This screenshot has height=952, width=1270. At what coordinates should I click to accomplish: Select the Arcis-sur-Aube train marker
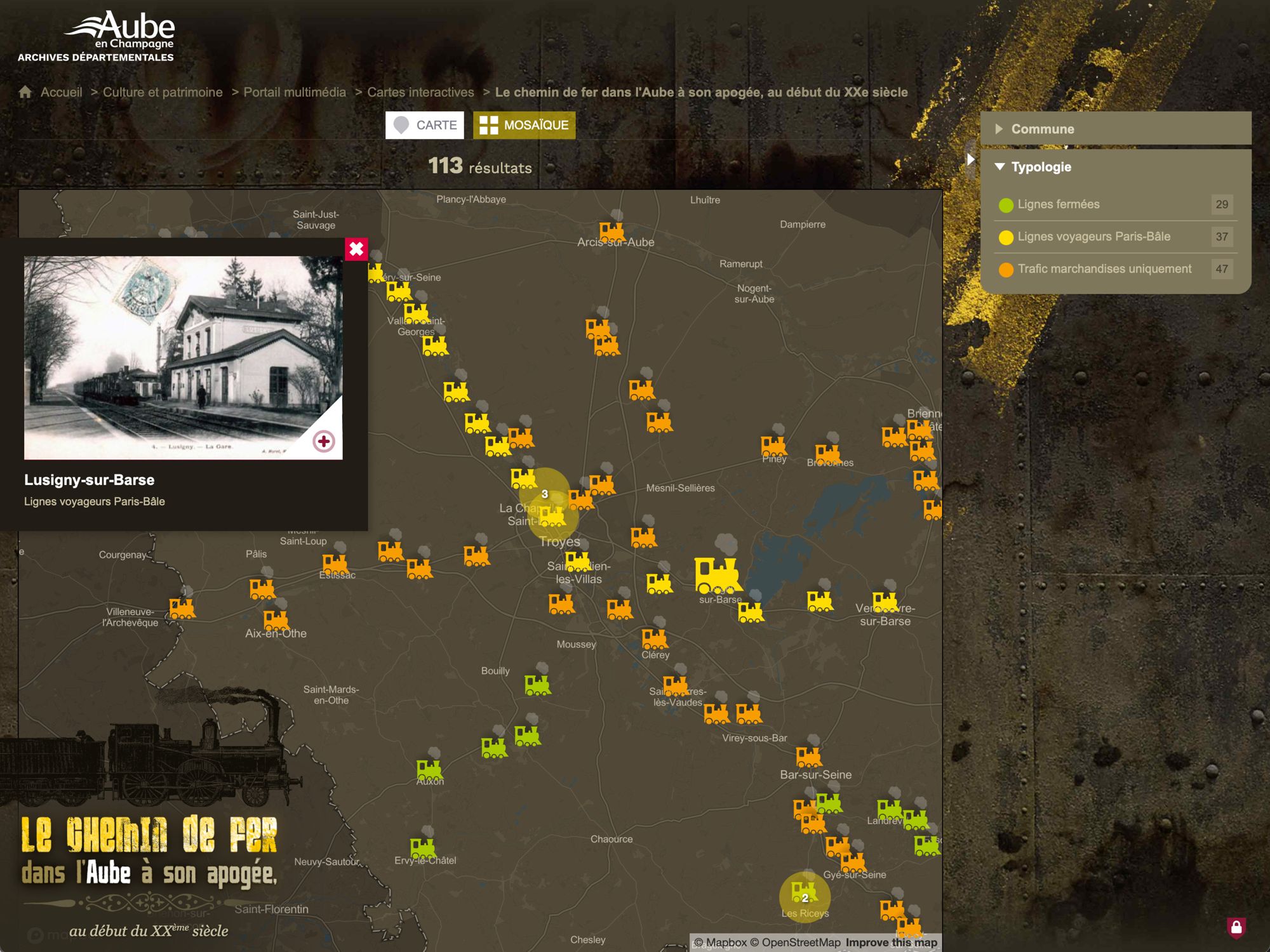click(612, 231)
